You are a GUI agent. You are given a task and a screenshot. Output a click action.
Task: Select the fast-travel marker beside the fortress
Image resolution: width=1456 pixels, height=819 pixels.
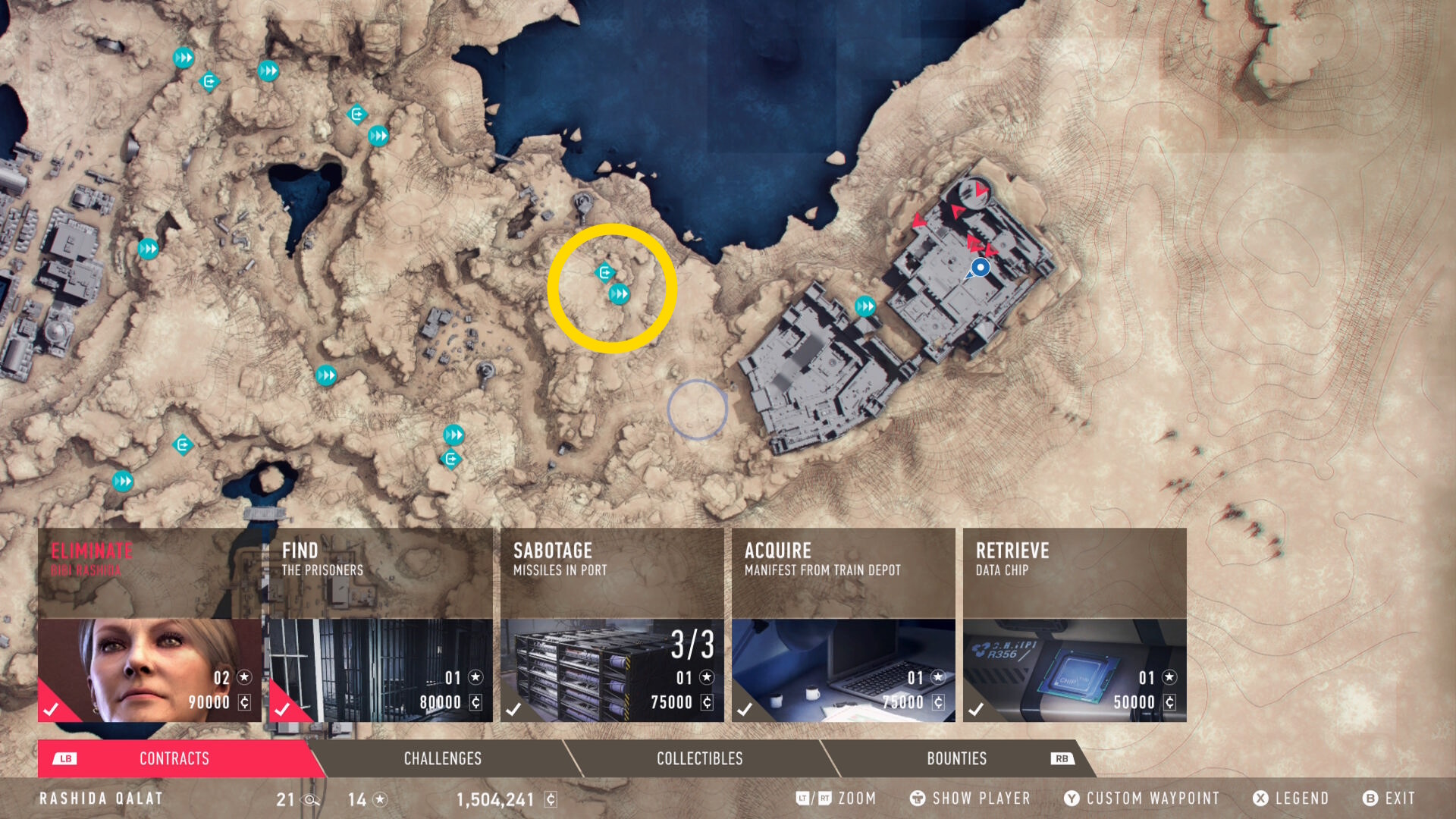(x=865, y=306)
